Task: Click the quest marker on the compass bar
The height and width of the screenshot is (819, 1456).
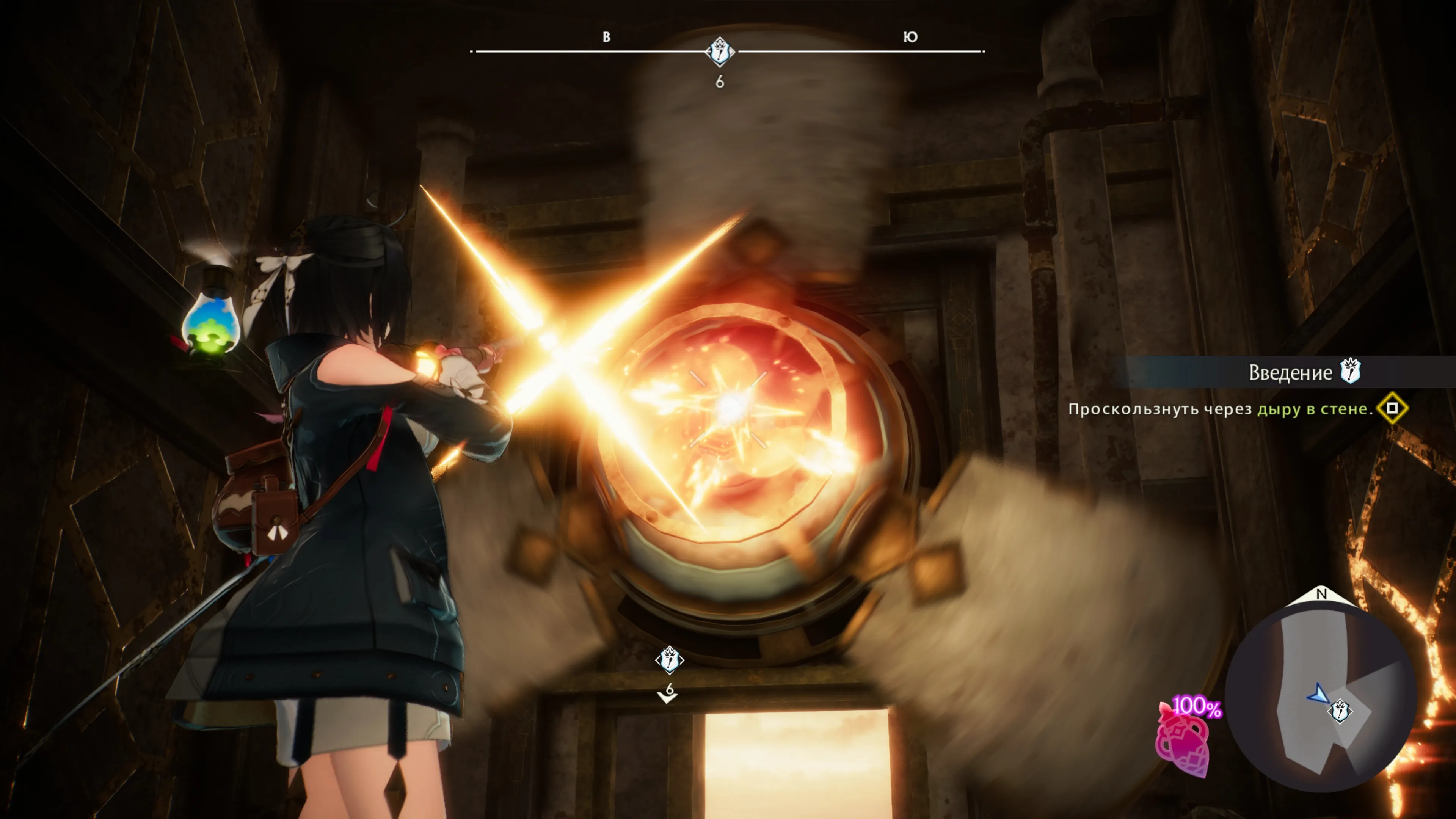Action: [720, 52]
